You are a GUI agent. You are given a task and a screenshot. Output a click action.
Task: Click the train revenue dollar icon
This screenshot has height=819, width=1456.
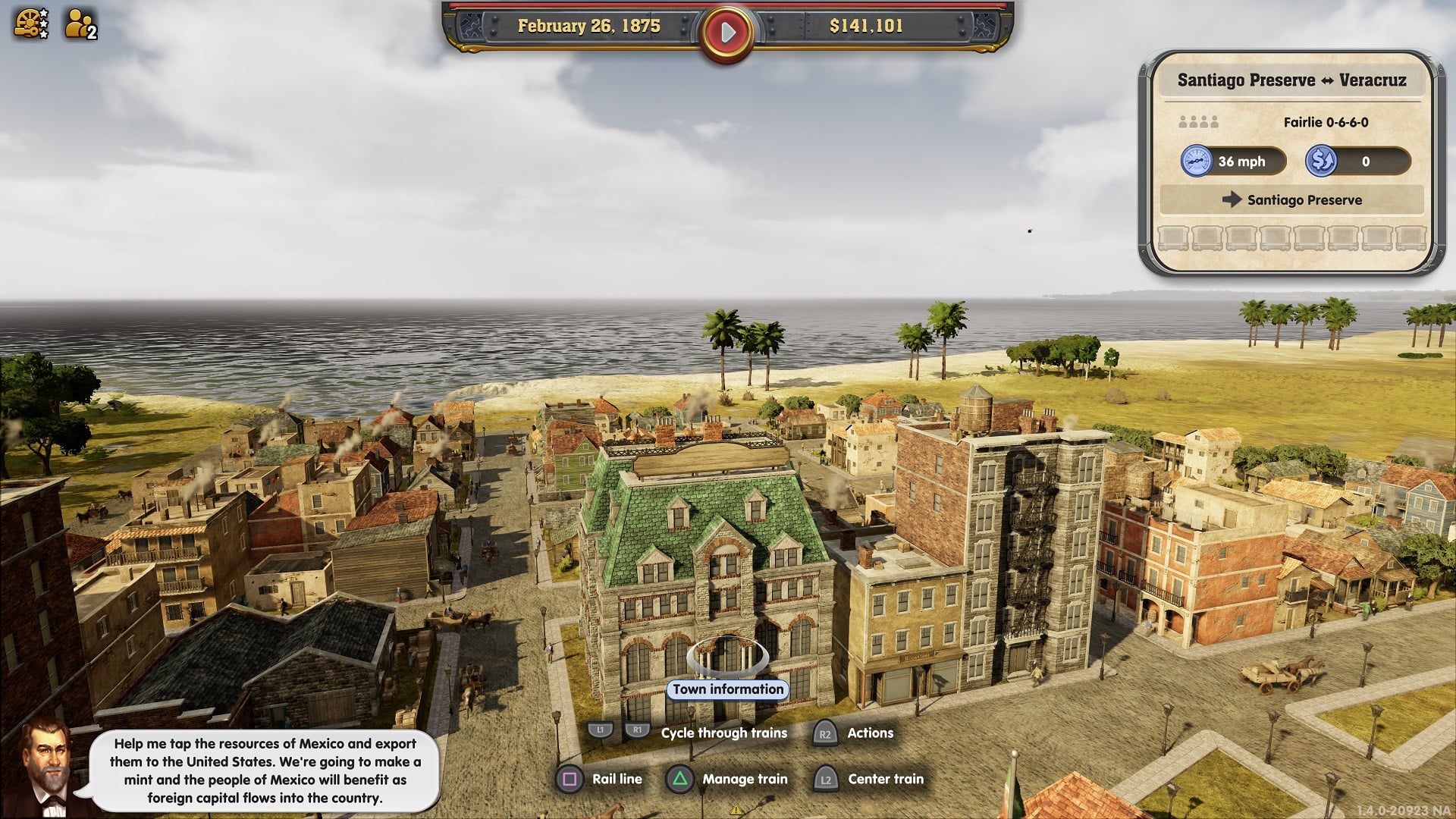tap(1320, 162)
